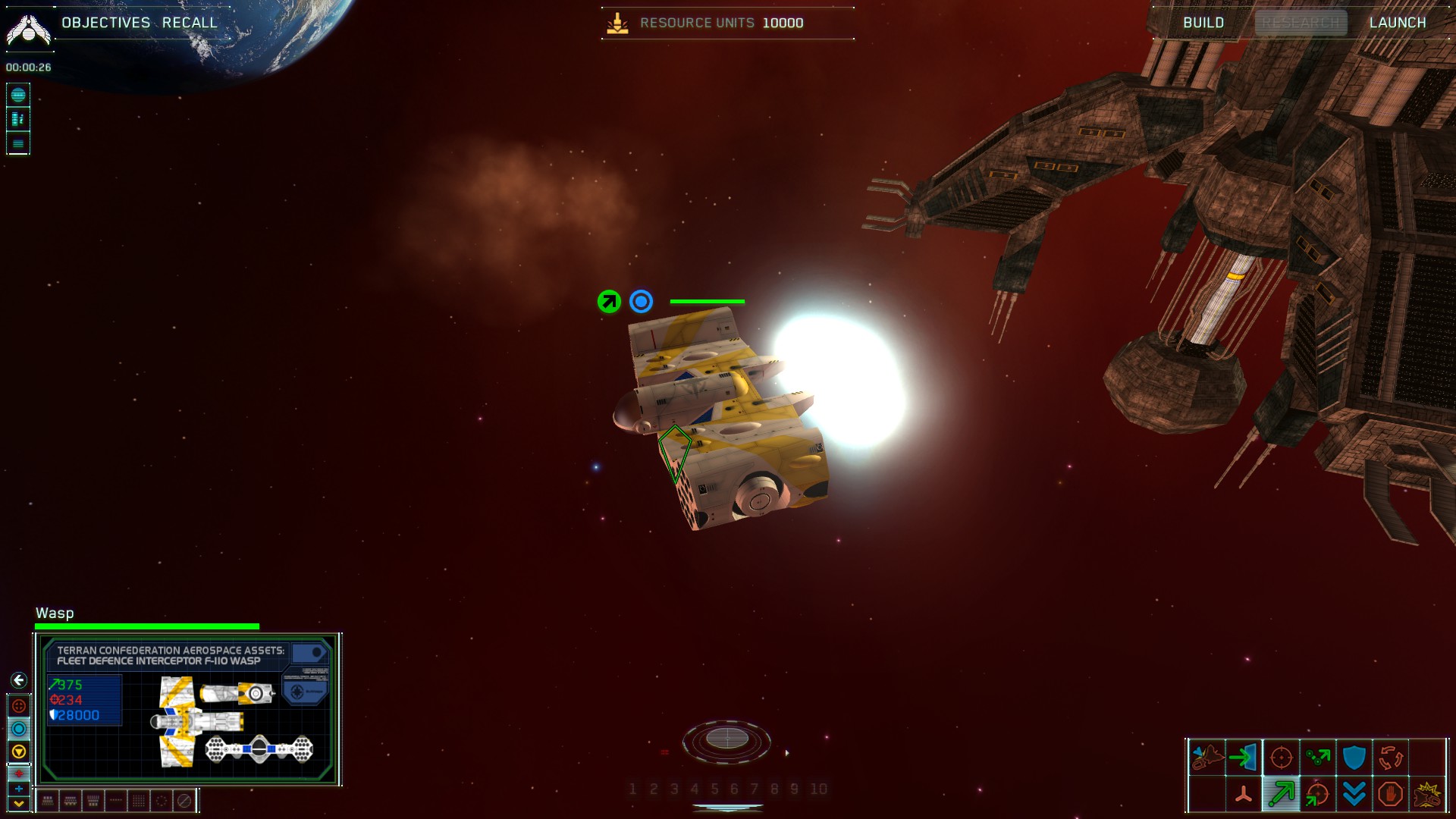Click the red stop hand command

coord(1390,794)
